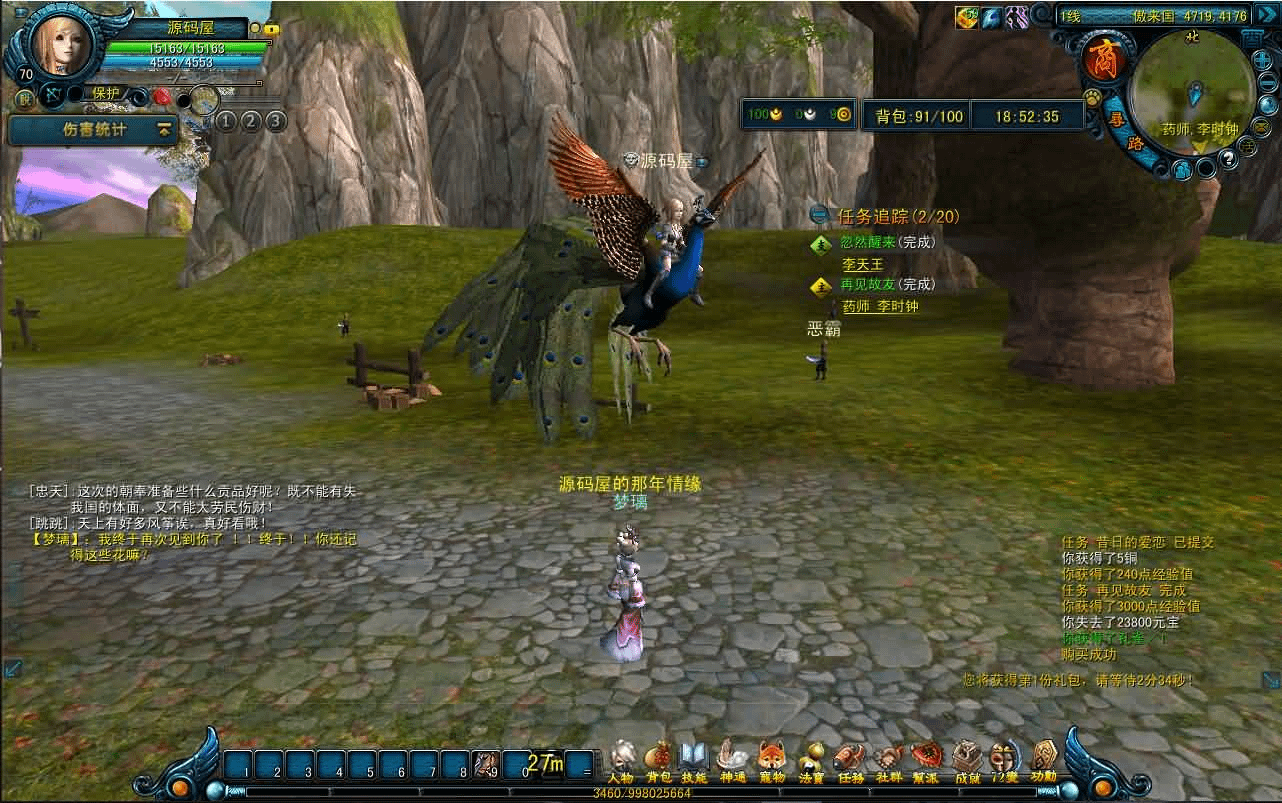The image size is (1282, 803).
Task: Click the 寻路 pathfinding button
Action: 1125,131
